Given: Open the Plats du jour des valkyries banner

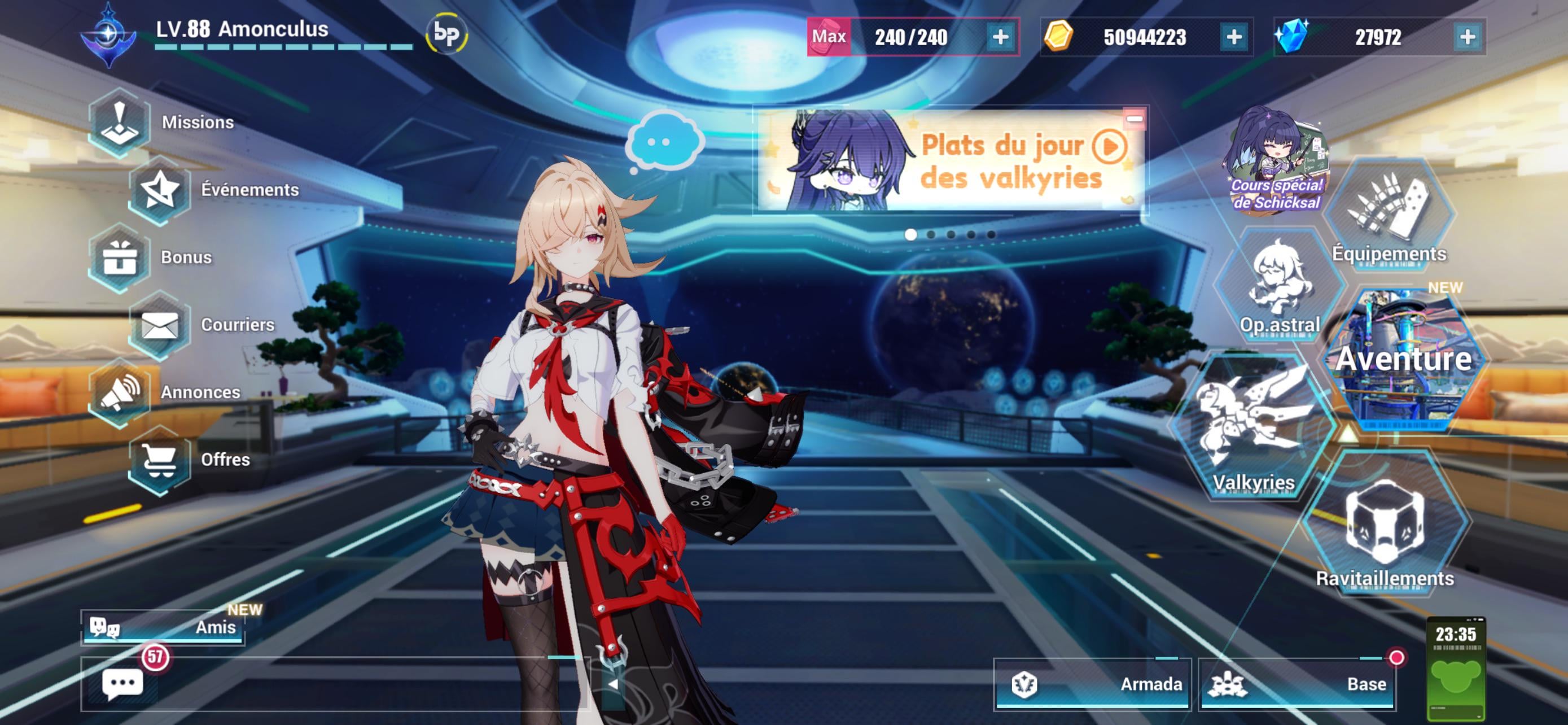Looking at the screenshot, I should pos(949,162).
